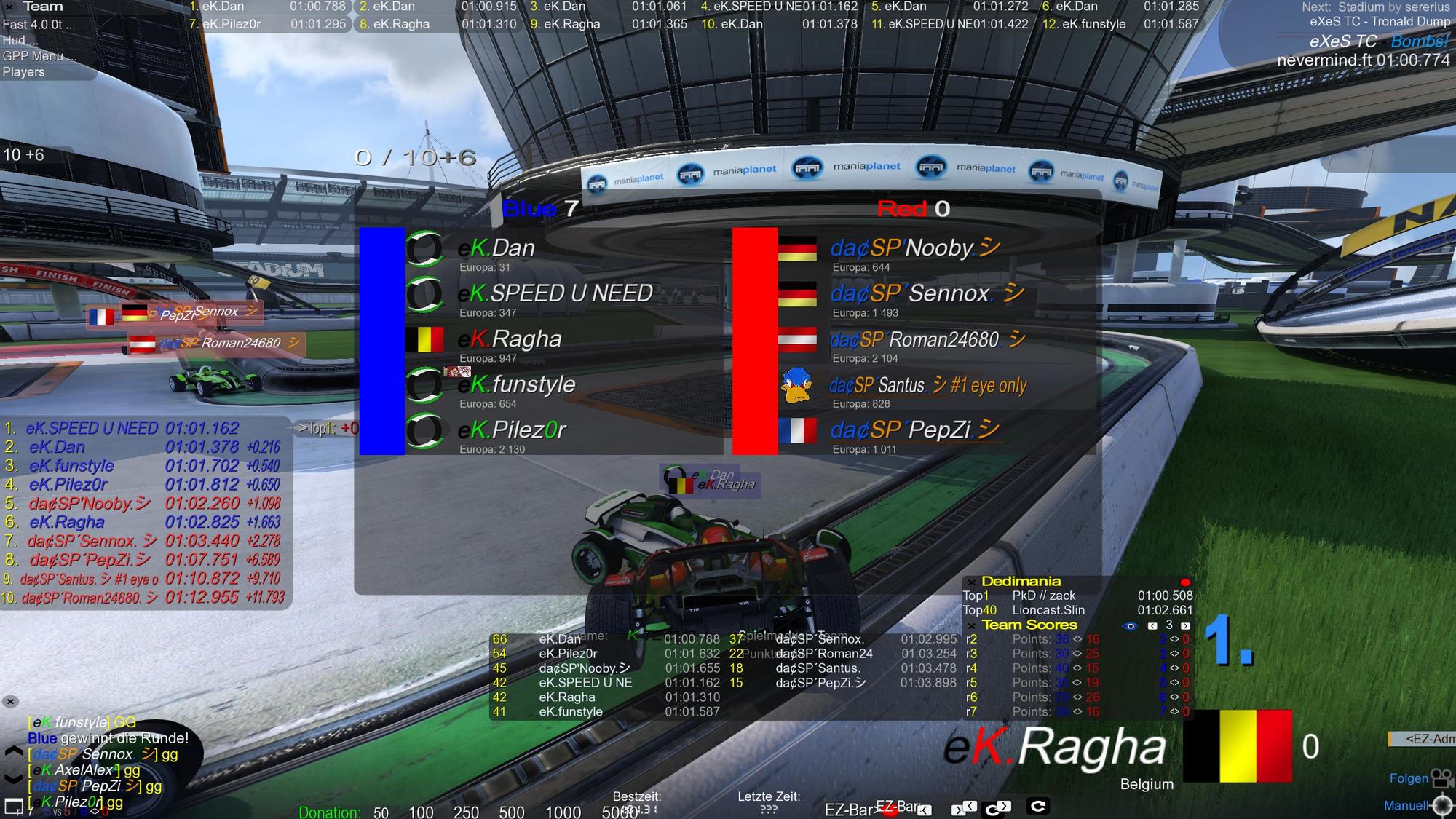Switch to Manuell camera mode
The image size is (1456, 819).
(1406, 805)
